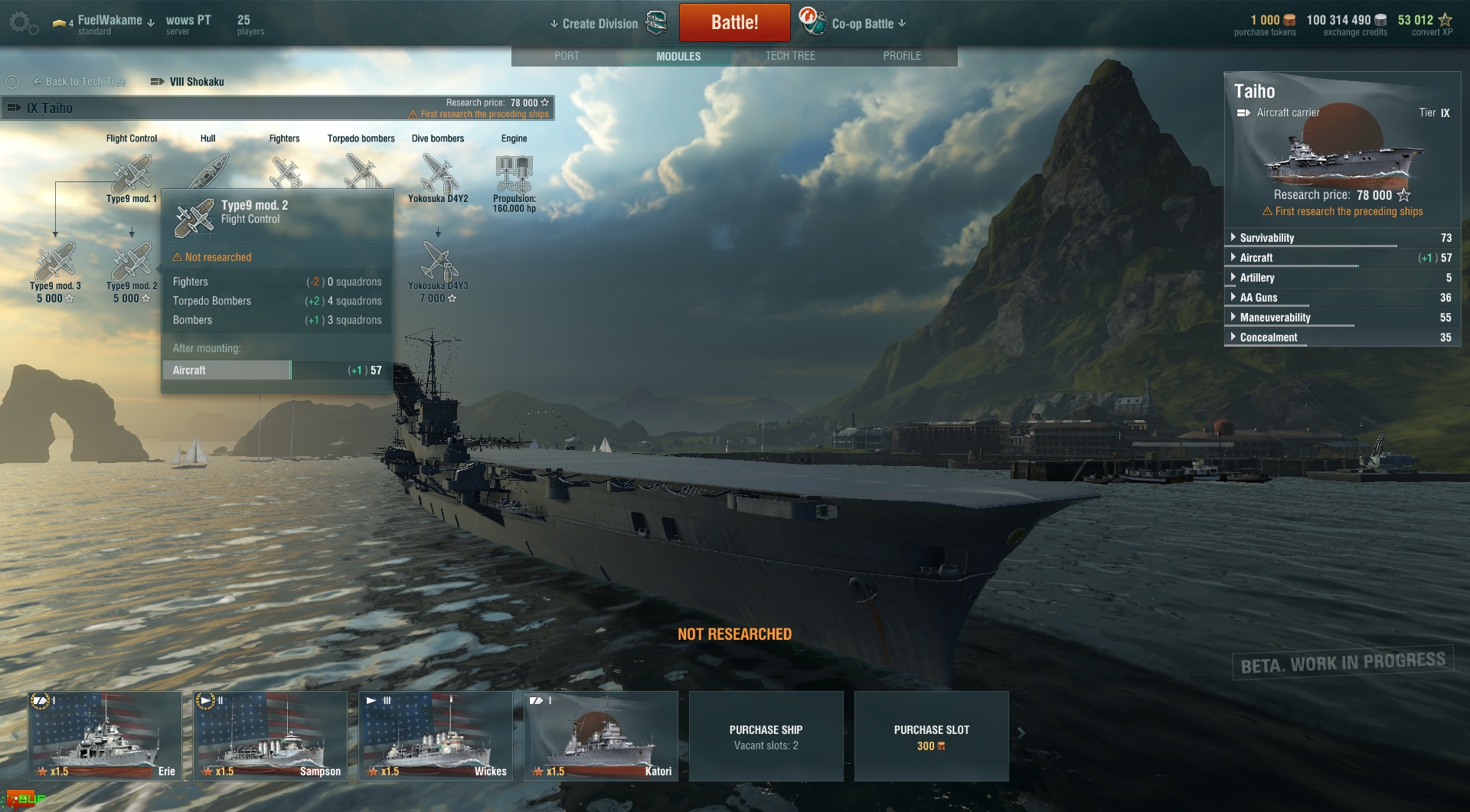Click the PURCHASE SHIP slot

[x=766, y=736]
